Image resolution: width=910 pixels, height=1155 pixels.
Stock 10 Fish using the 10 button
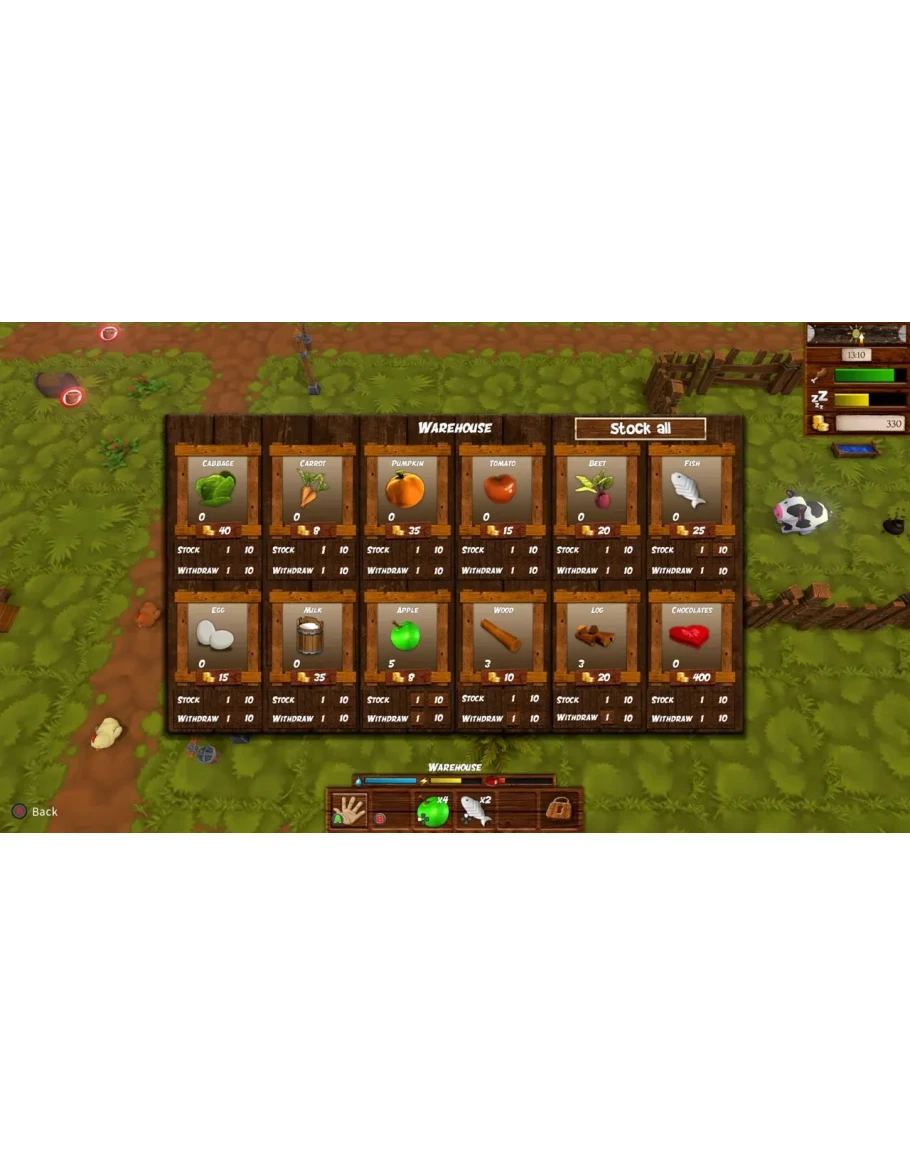[x=722, y=550]
